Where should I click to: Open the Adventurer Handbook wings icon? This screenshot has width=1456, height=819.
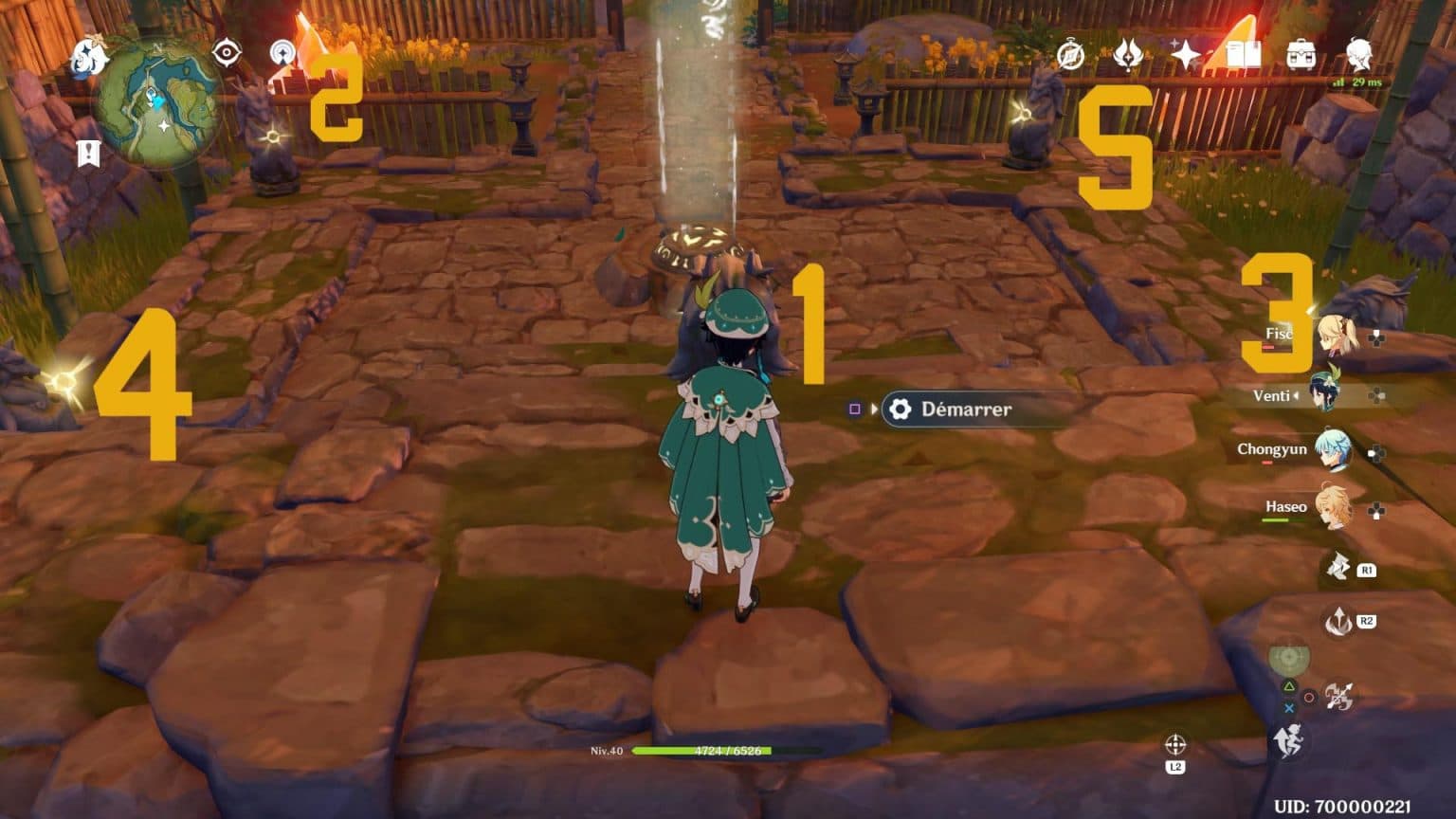click(1127, 55)
